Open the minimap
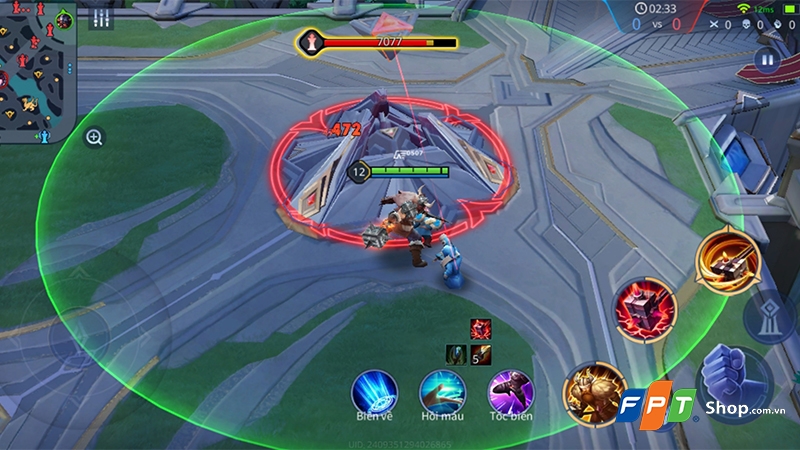Image resolution: width=800 pixels, height=450 pixels. click(38, 72)
